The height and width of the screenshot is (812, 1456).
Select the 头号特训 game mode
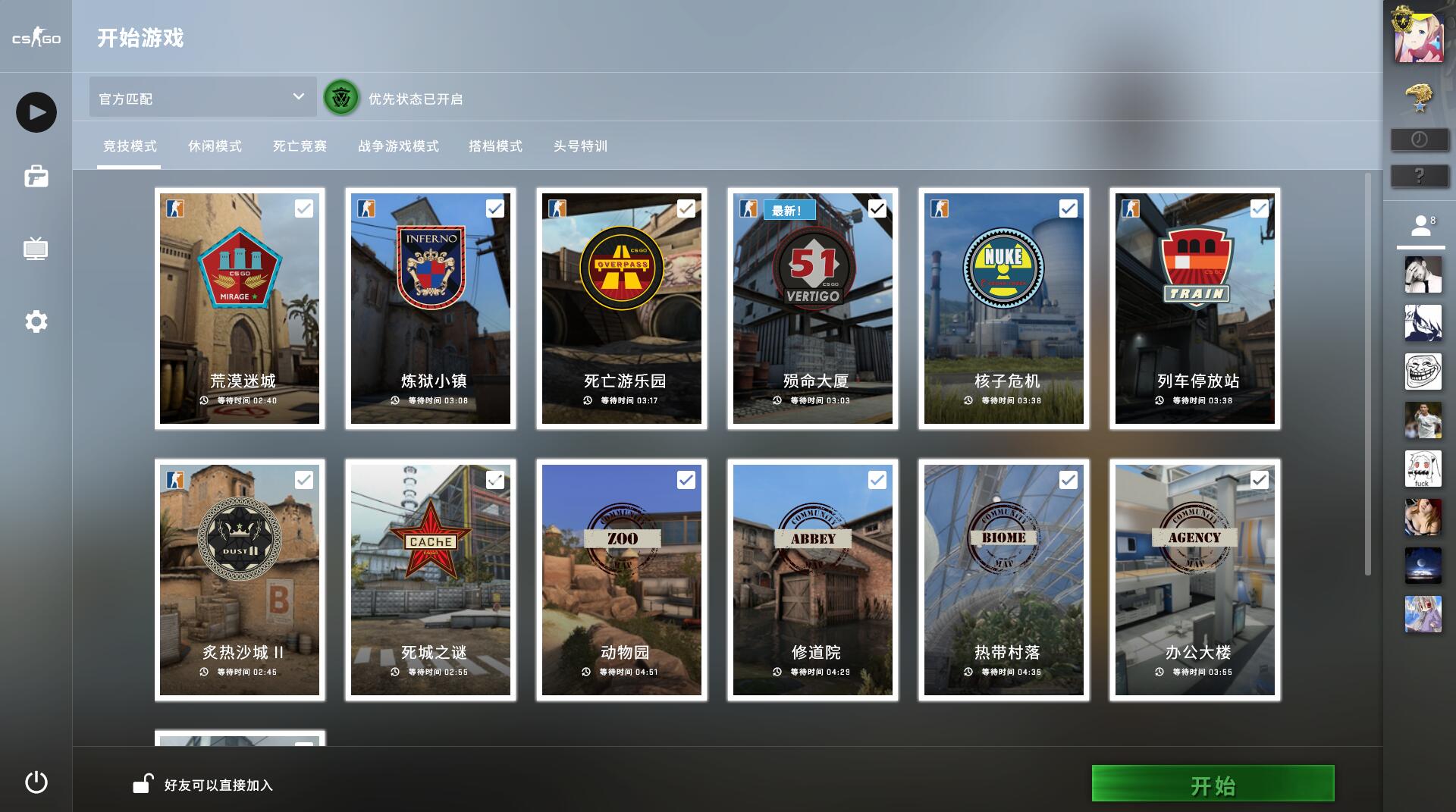click(581, 146)
